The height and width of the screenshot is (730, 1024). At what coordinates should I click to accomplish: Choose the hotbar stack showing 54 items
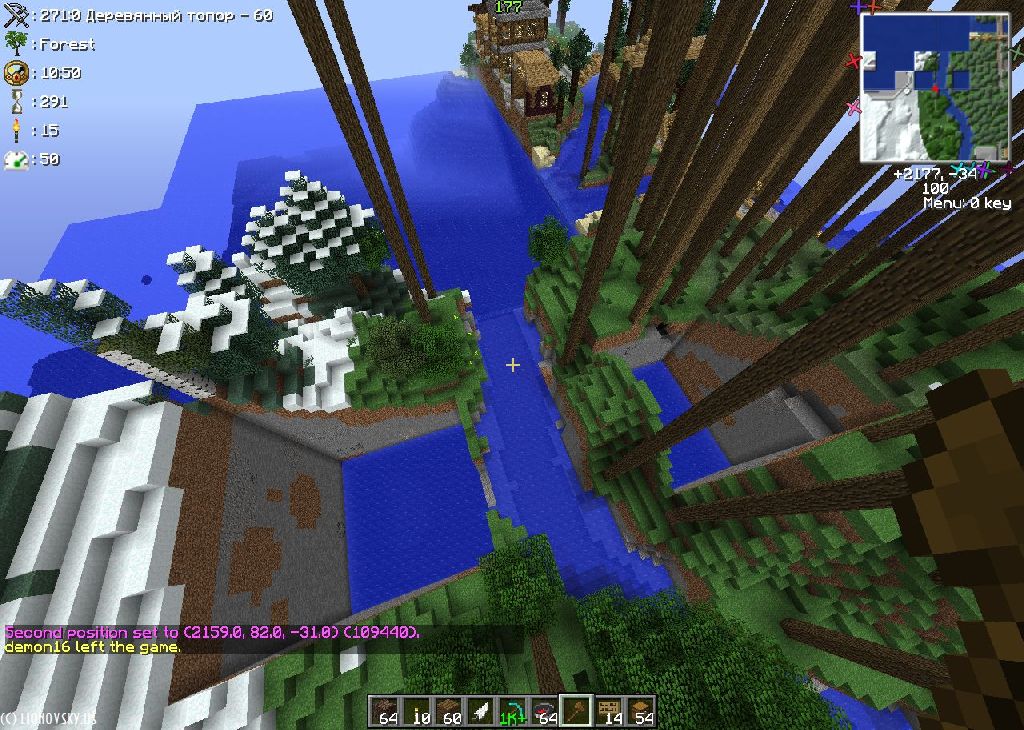coord(640,710)
